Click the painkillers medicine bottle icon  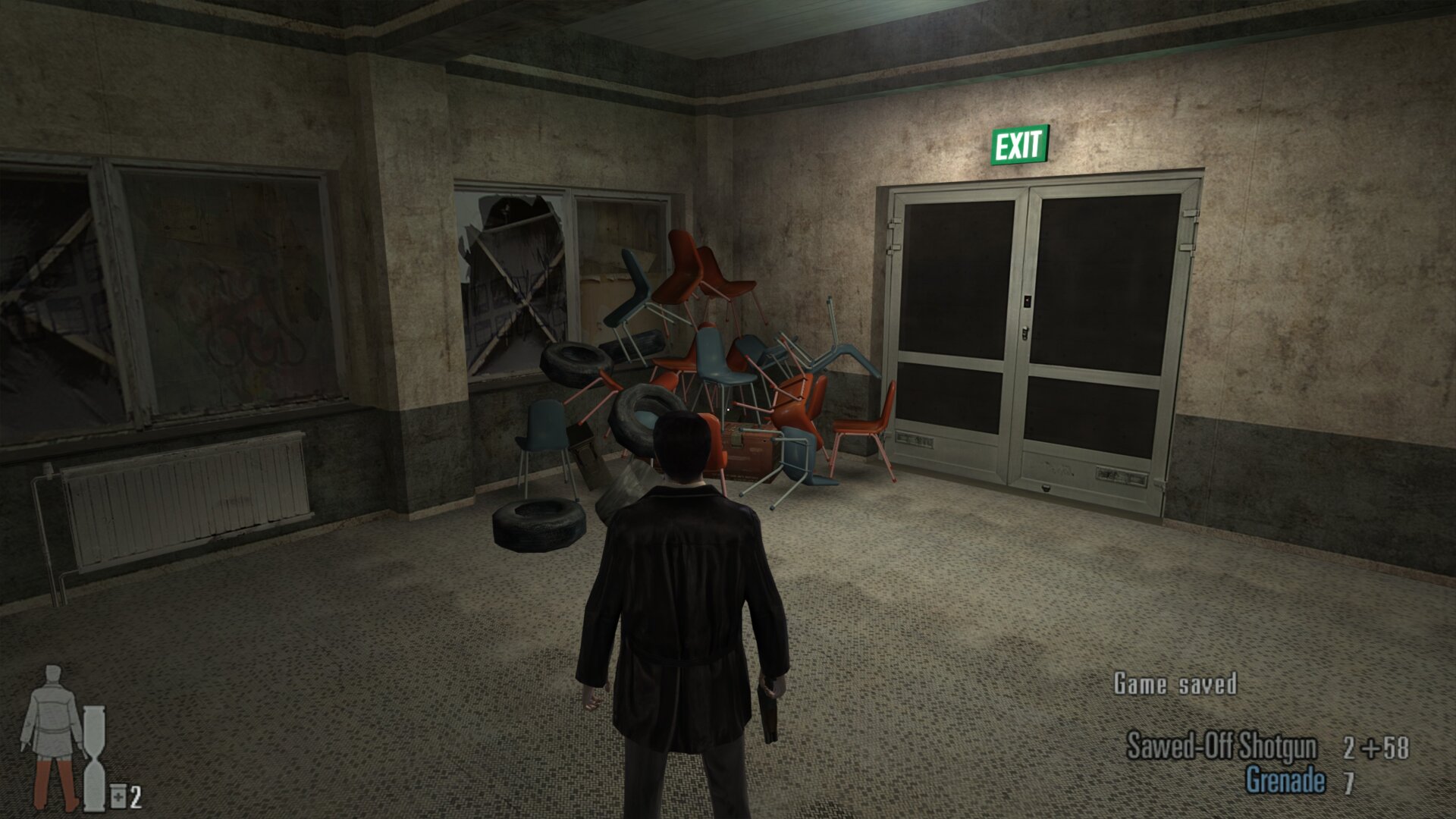coord(118,797)
